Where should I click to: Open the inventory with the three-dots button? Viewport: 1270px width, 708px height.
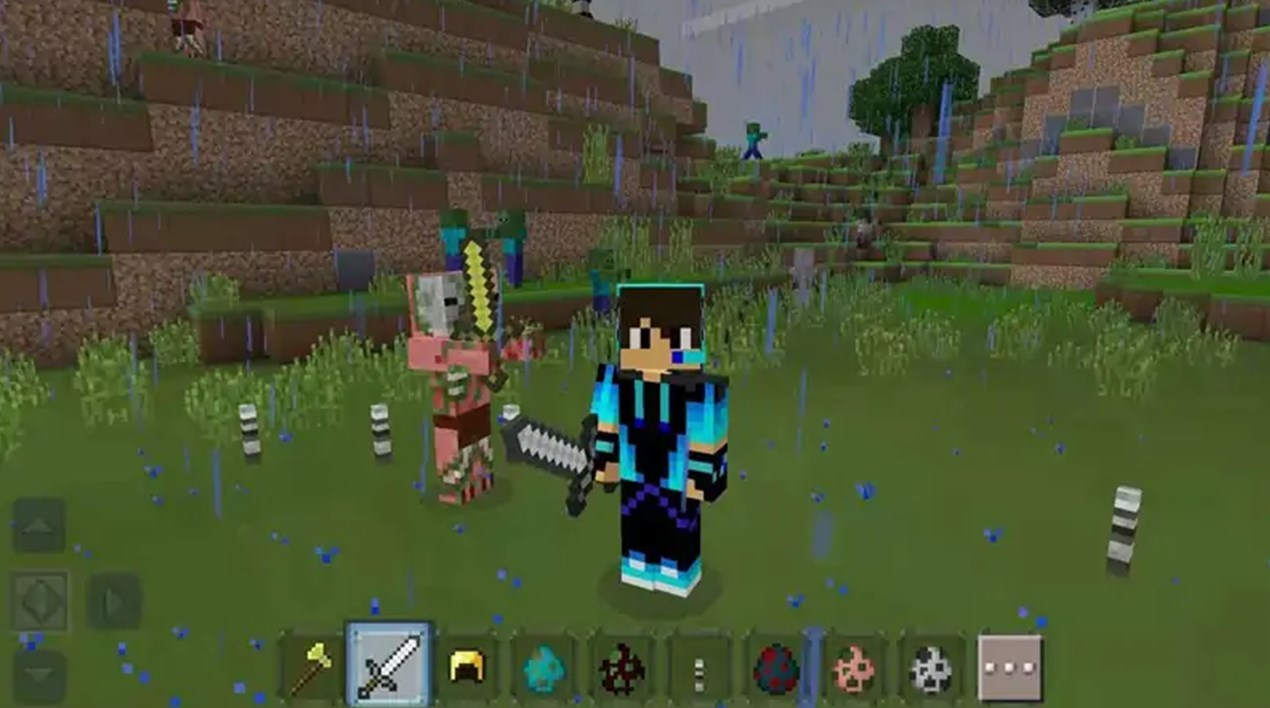click(x=1009, y=667)
